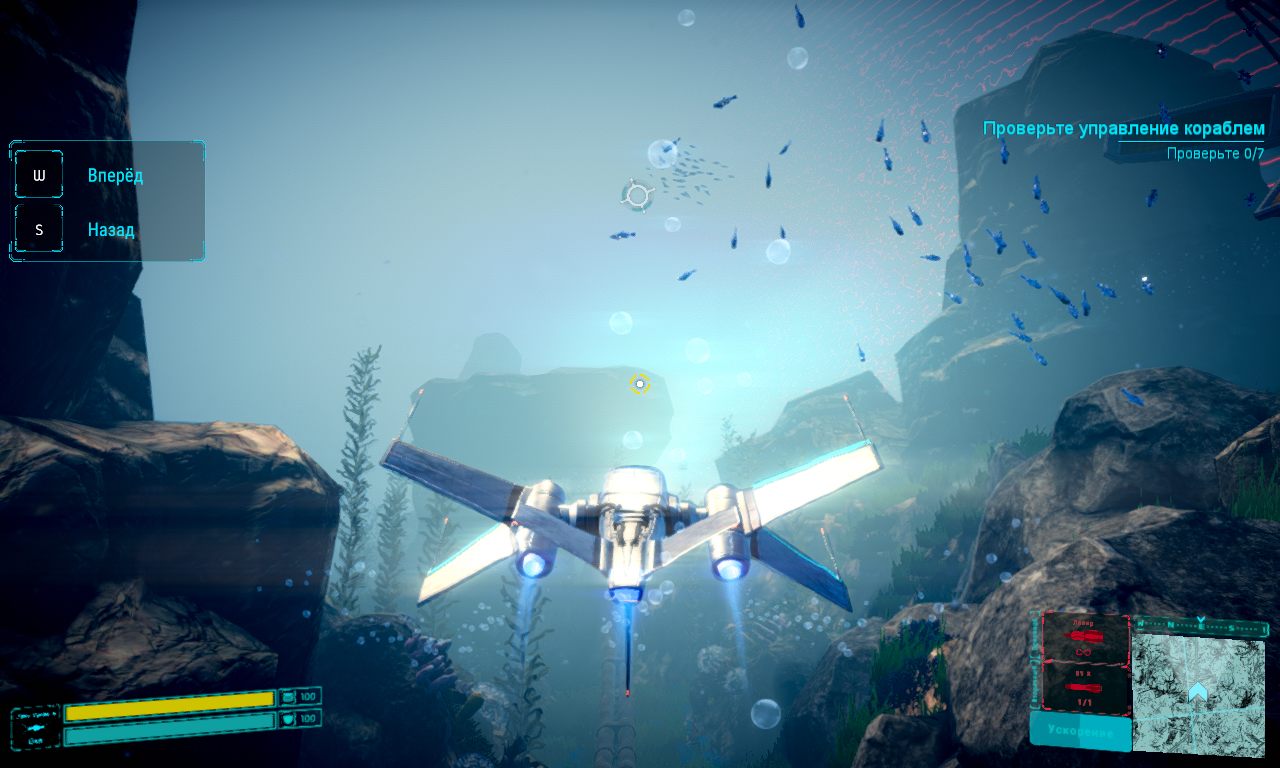
Task: Activate the Ускорение boost button
Action: (1080, 732)
